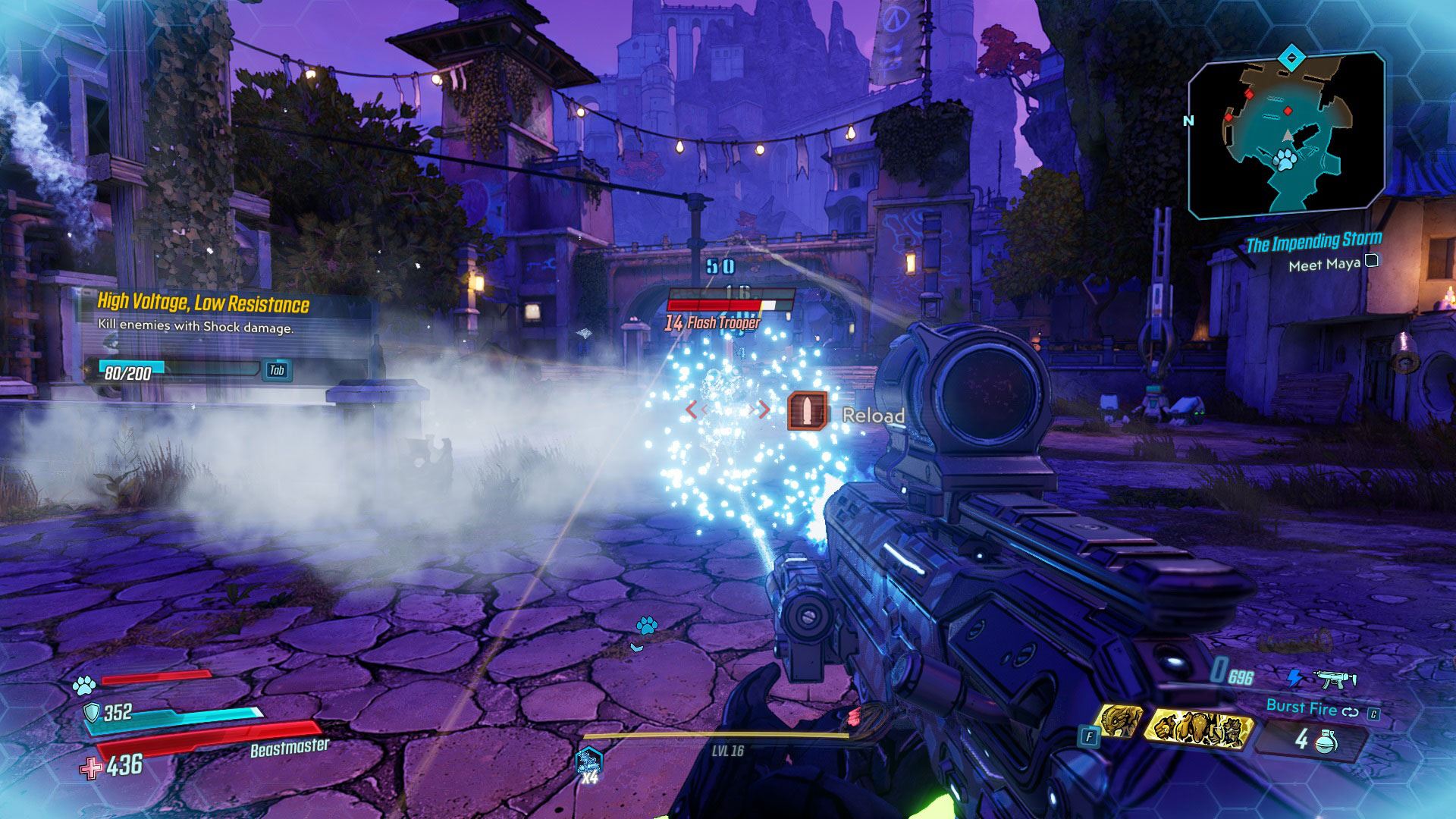
Task: Click the diamond marker above the minimap
Action: click(1290, 56)
